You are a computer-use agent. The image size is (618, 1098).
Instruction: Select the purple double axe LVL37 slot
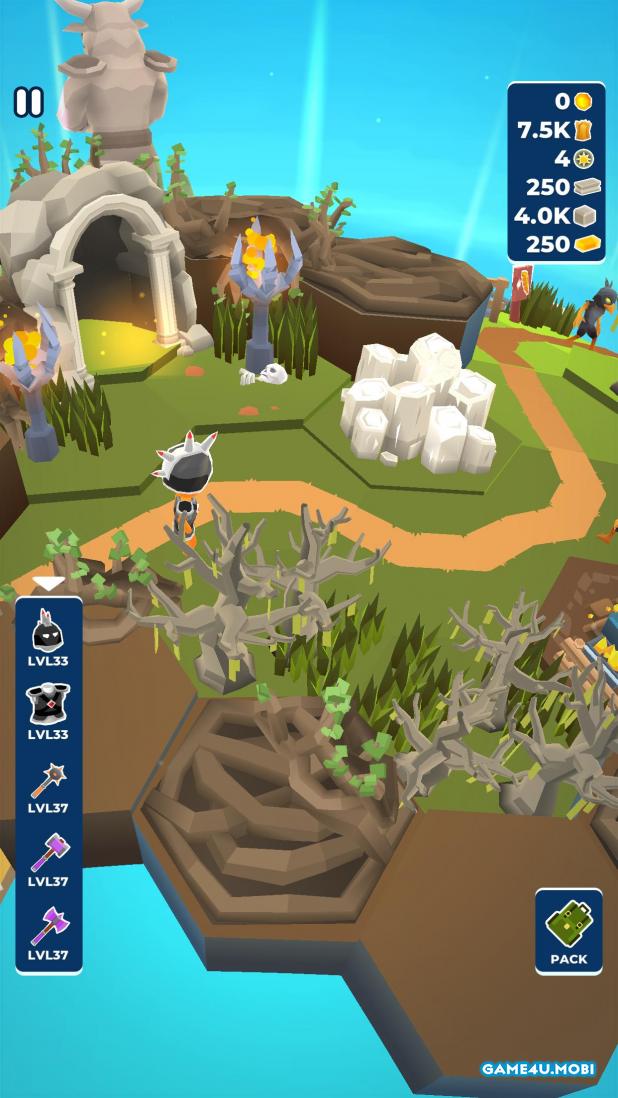click(48, 930)
